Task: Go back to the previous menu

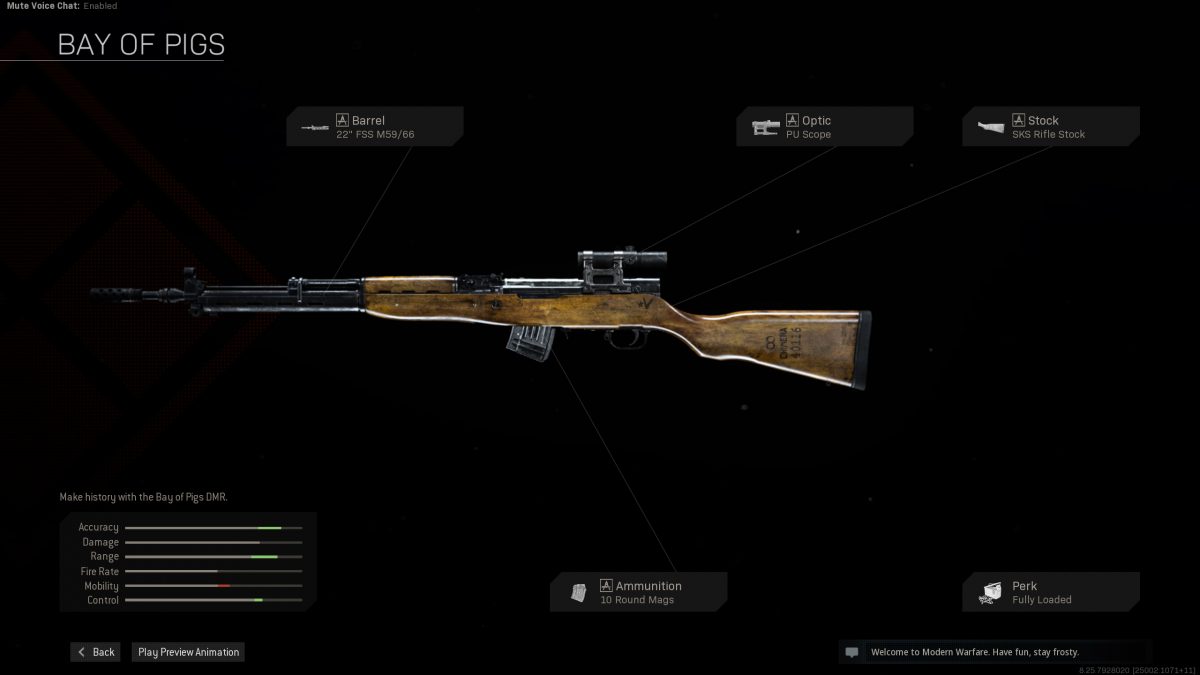Action: (95, 652)
